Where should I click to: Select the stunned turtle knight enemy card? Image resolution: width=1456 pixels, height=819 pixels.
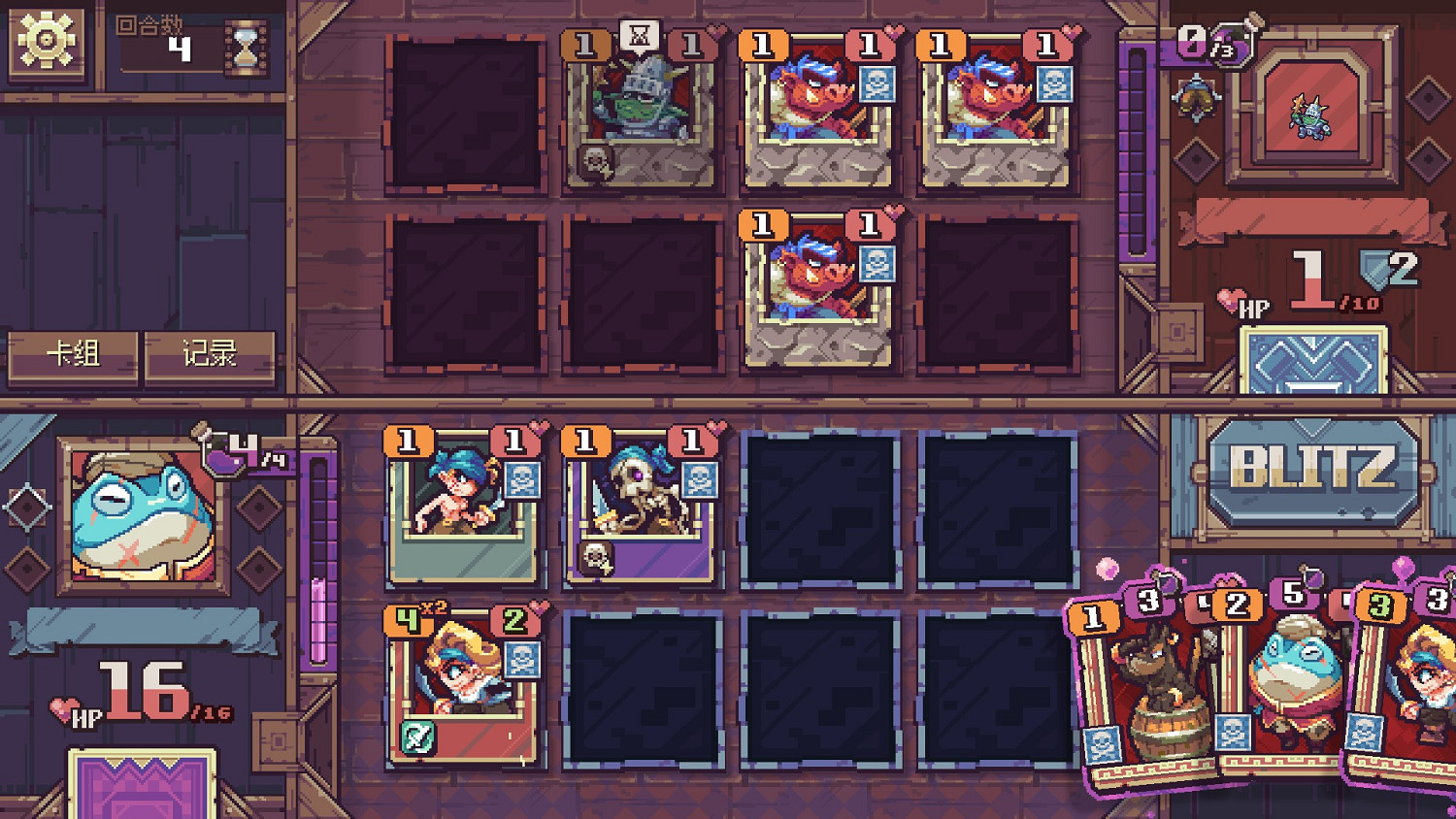click(641, 112)
